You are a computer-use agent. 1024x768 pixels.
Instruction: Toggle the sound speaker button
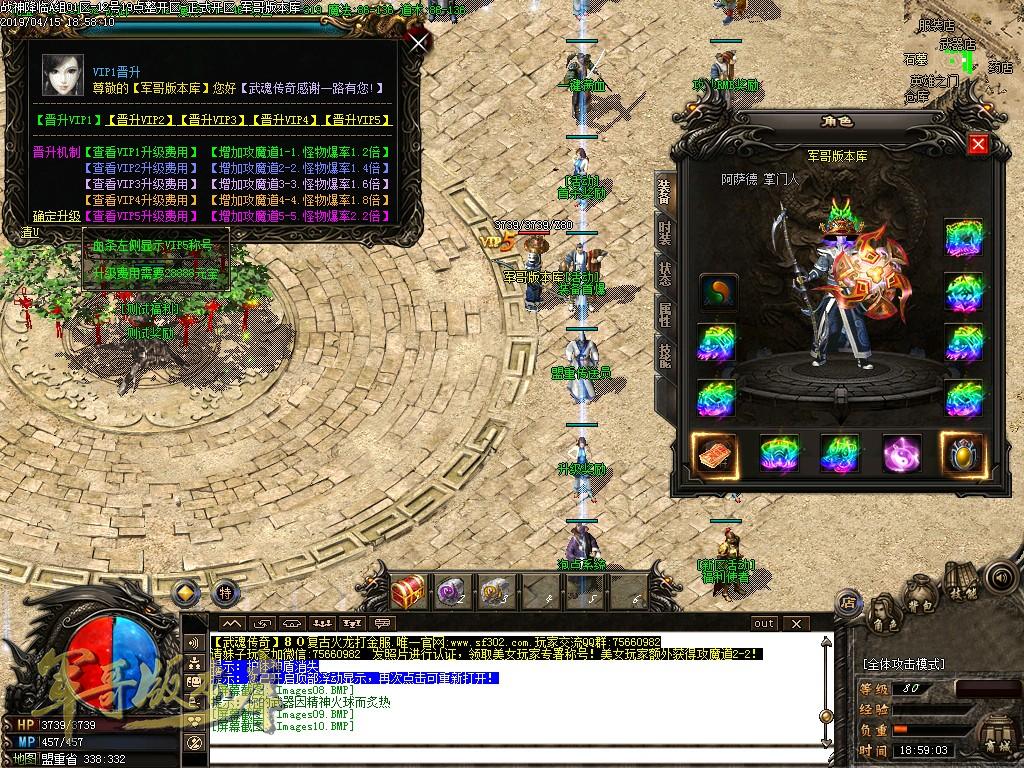click(999, 578)
